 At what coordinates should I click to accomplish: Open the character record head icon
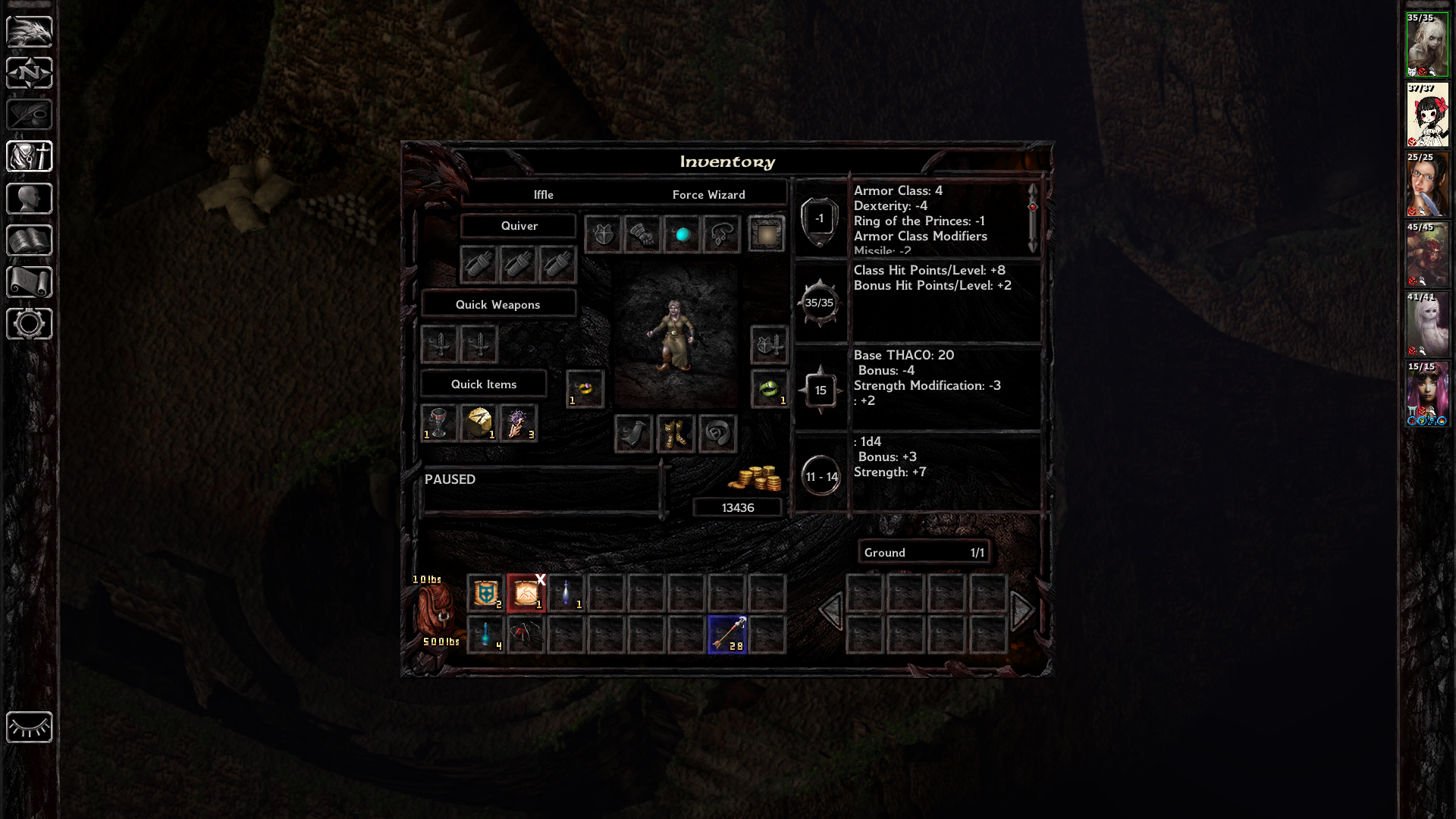[30, 199]
